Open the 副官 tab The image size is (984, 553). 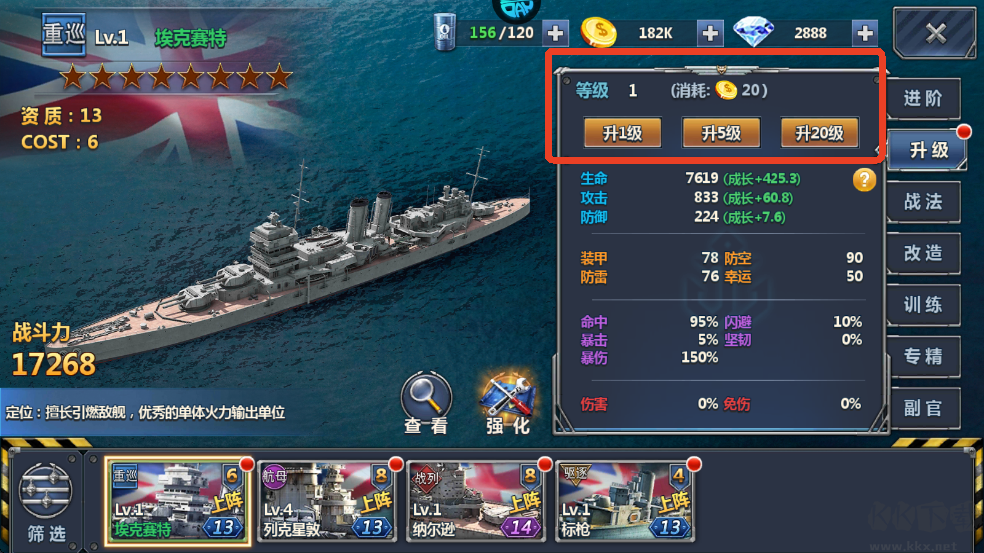click(x=923, y=408)
